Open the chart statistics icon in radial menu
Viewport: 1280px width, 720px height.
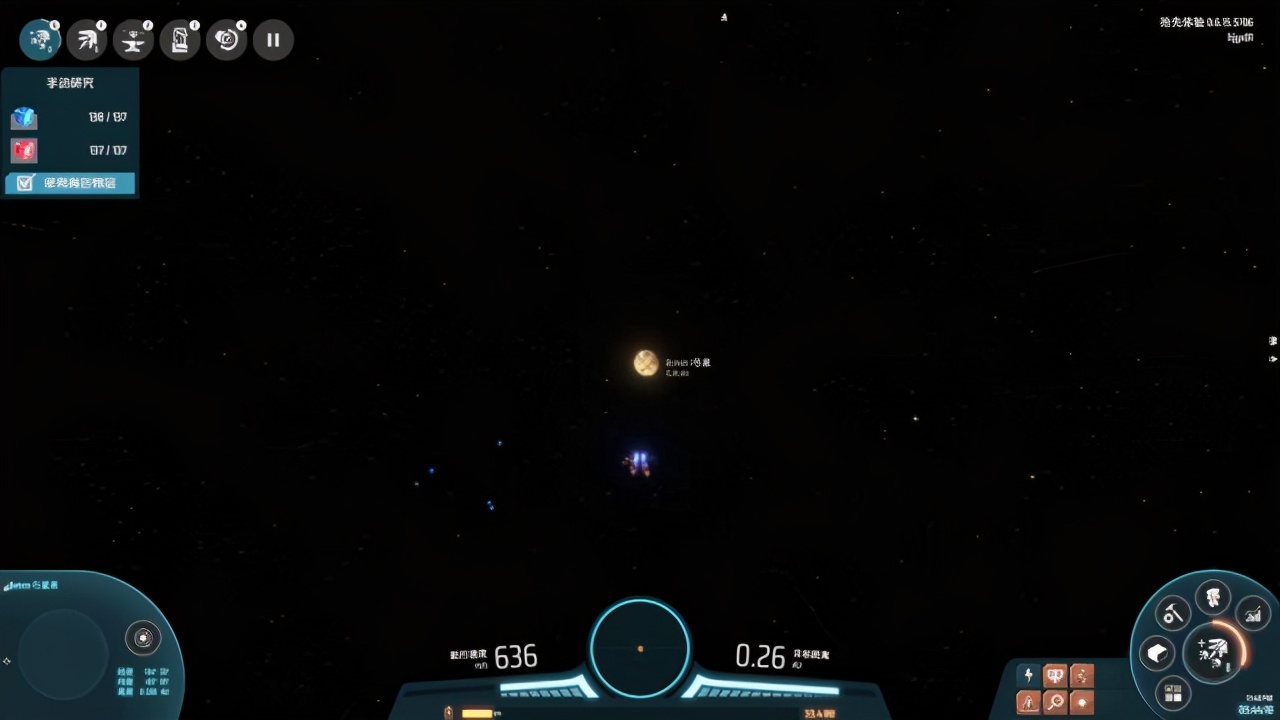(1253, 614)
